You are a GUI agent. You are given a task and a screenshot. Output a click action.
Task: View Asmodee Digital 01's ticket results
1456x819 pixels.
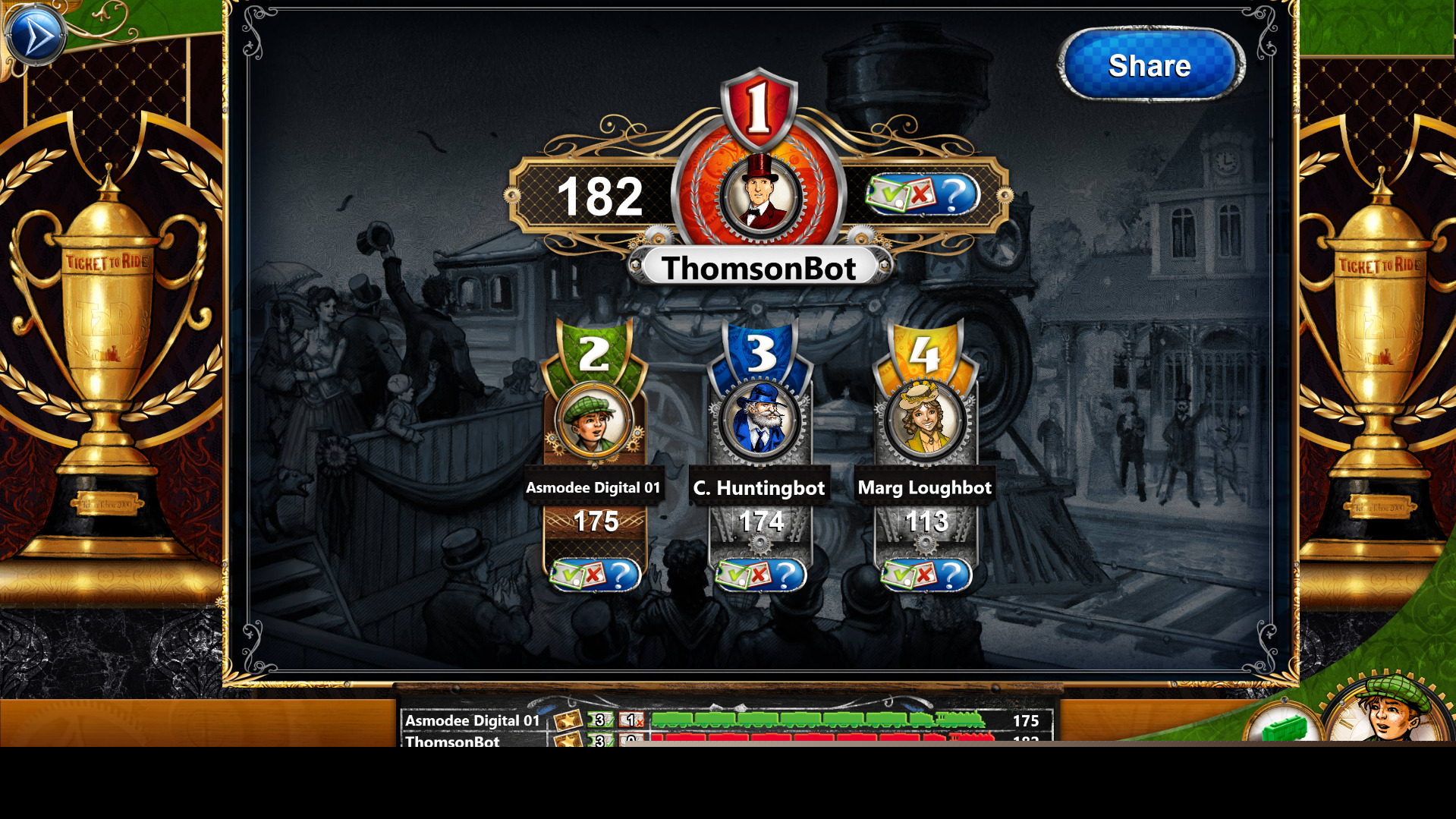click(x=596, y=575)
